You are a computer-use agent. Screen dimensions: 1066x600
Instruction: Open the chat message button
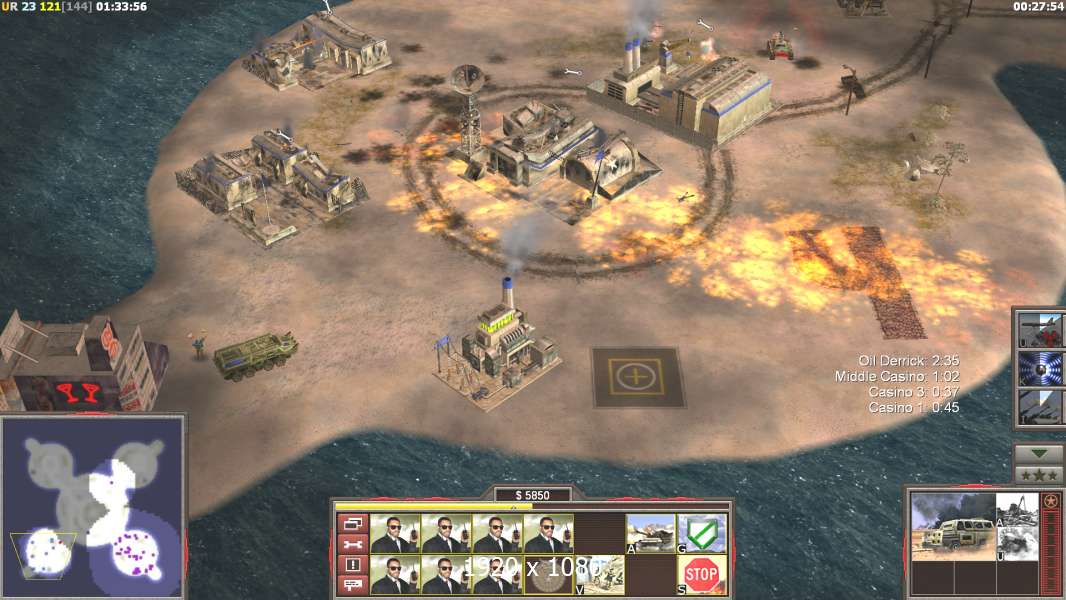pyautogui.click(x=353, y=585)
